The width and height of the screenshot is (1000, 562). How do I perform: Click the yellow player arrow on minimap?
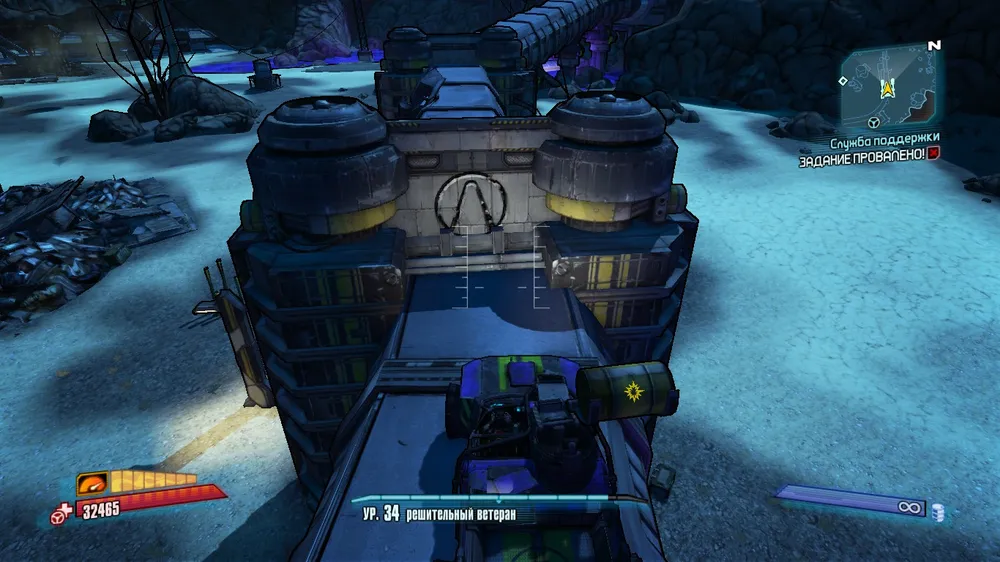tap(886, 89)
